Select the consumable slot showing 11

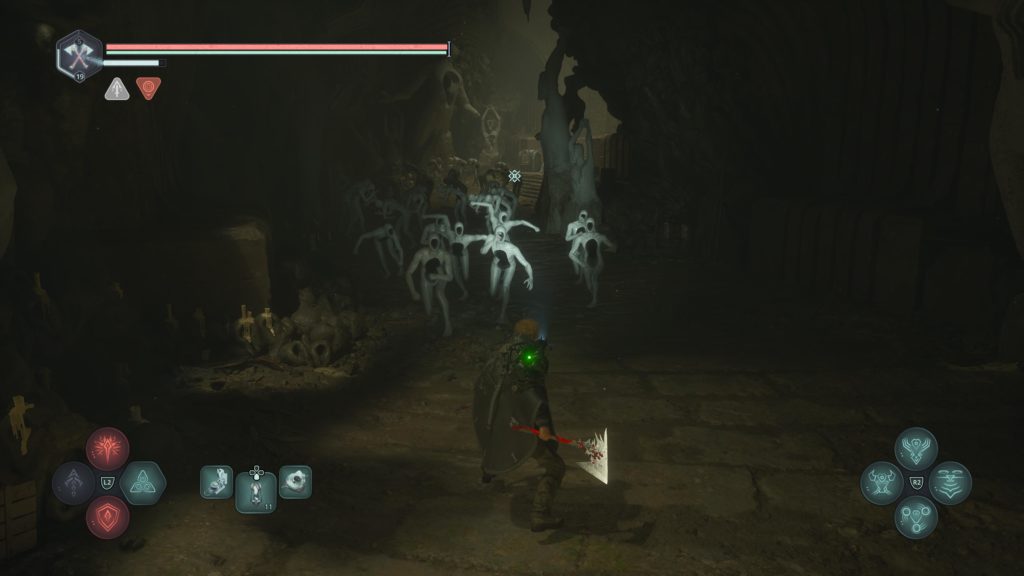256,490
